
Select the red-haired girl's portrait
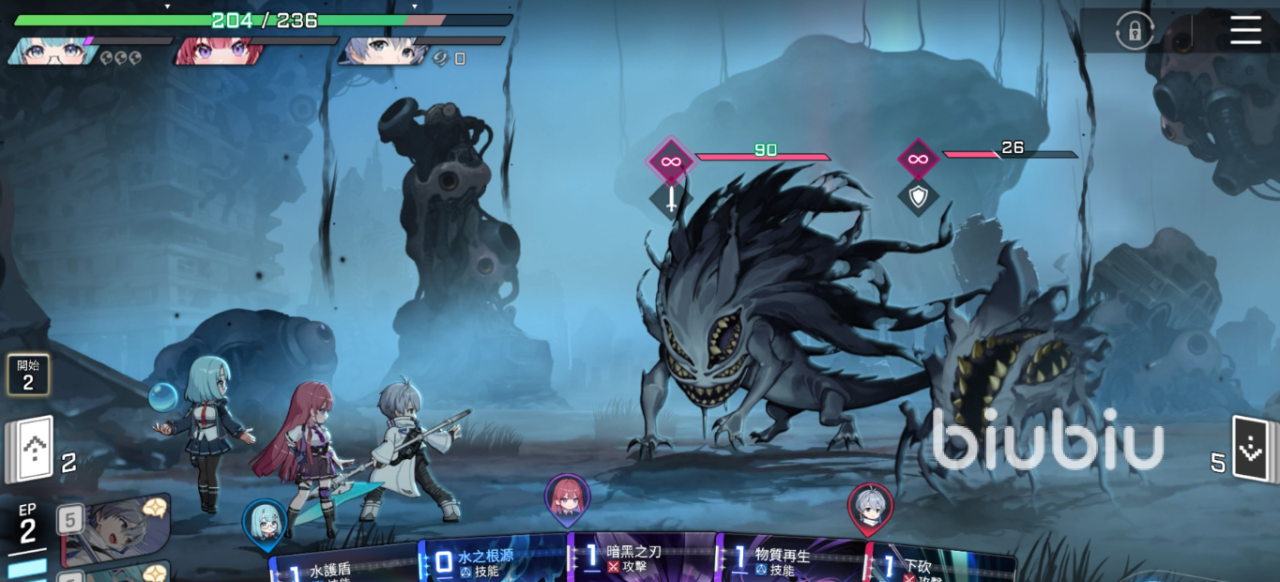tap(218, 50)
